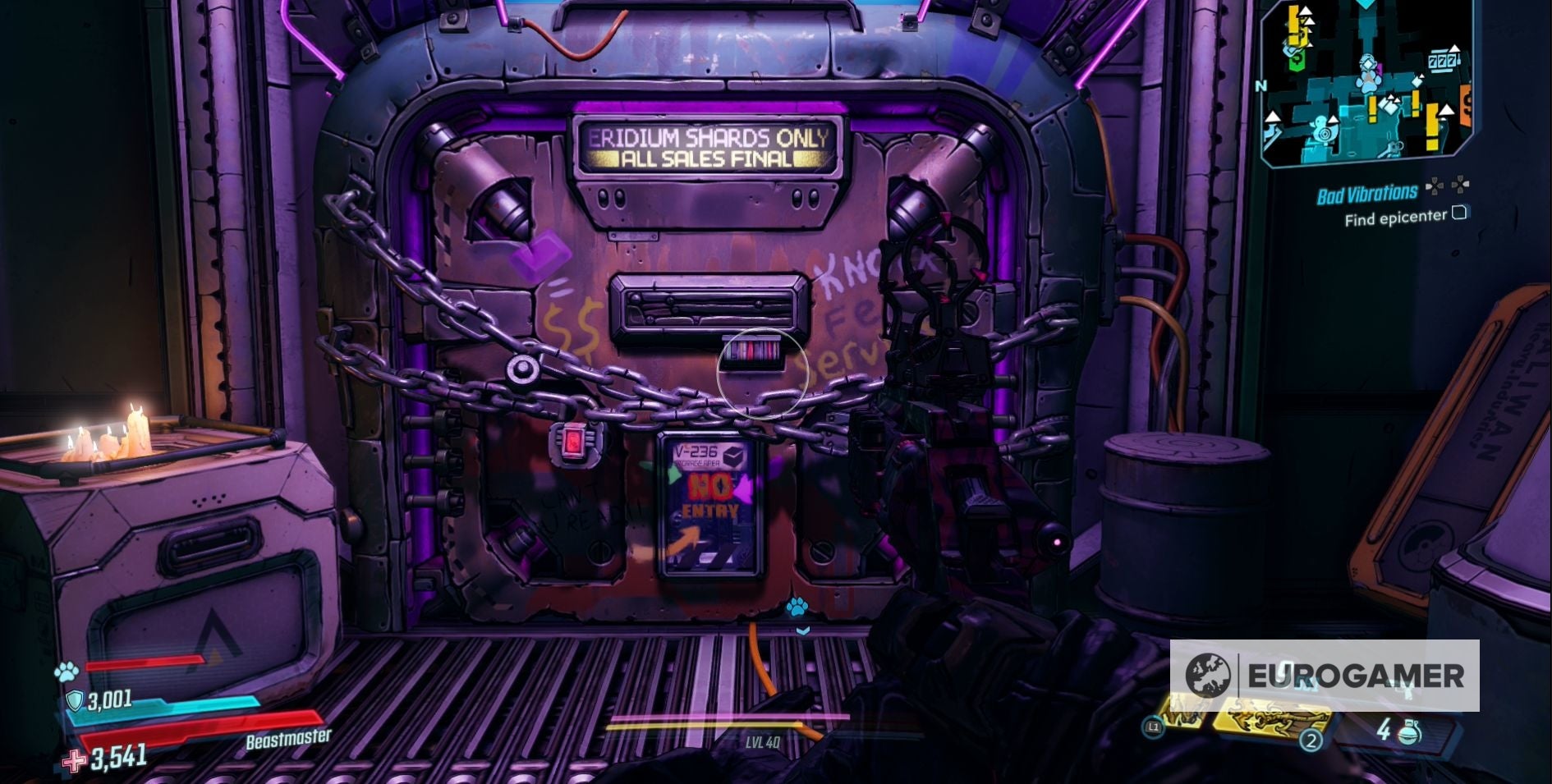The height and width of the screenshot is (784, 1552).
Task: Select the orange S store icon on the minimap
Action: (x=1467, y=101)
